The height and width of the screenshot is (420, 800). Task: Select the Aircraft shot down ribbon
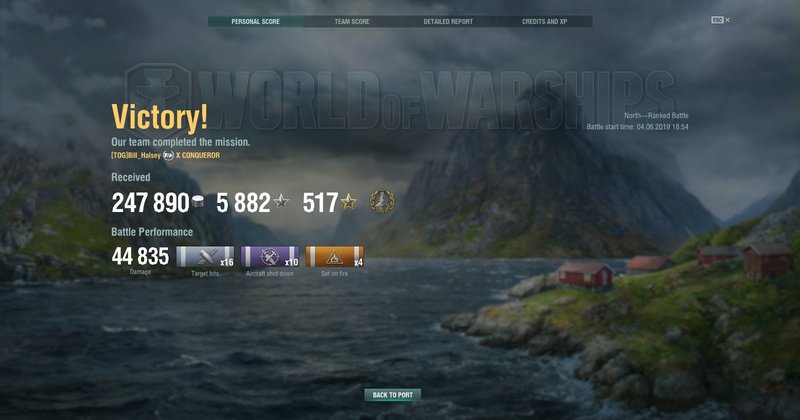[x=270, y=257]
